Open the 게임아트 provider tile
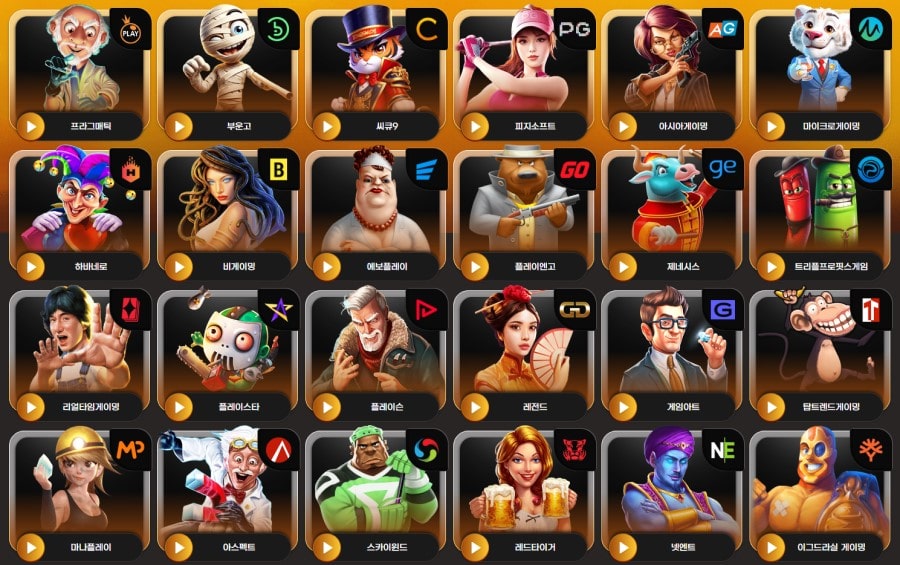 (674, 350)
